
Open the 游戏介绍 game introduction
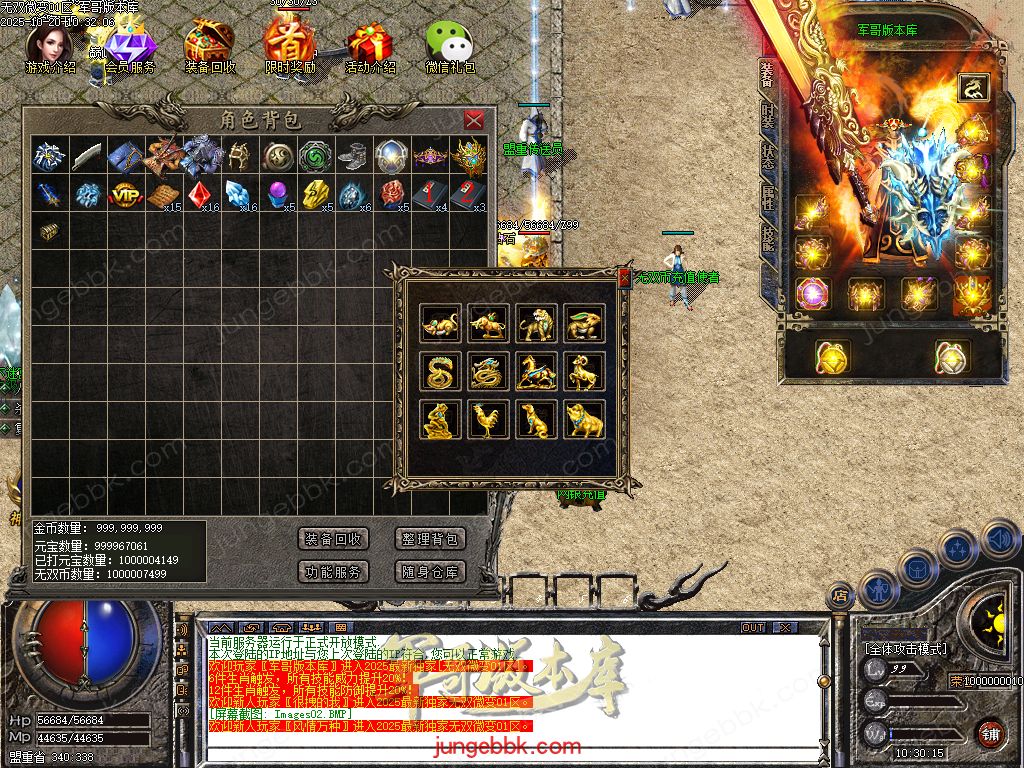click(x=48, y=45)
